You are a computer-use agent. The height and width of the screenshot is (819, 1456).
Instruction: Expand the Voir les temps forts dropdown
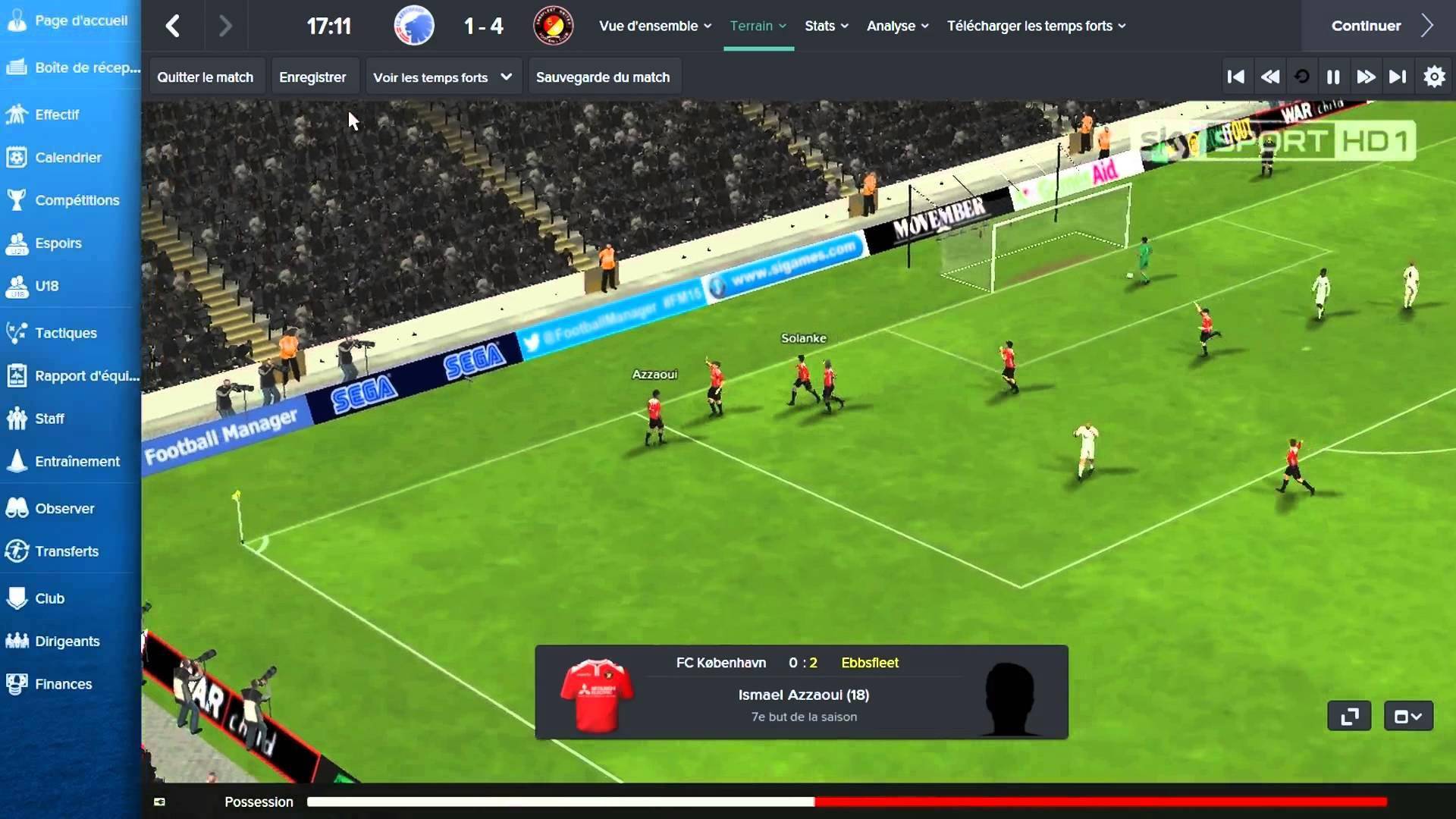point(443,77)
